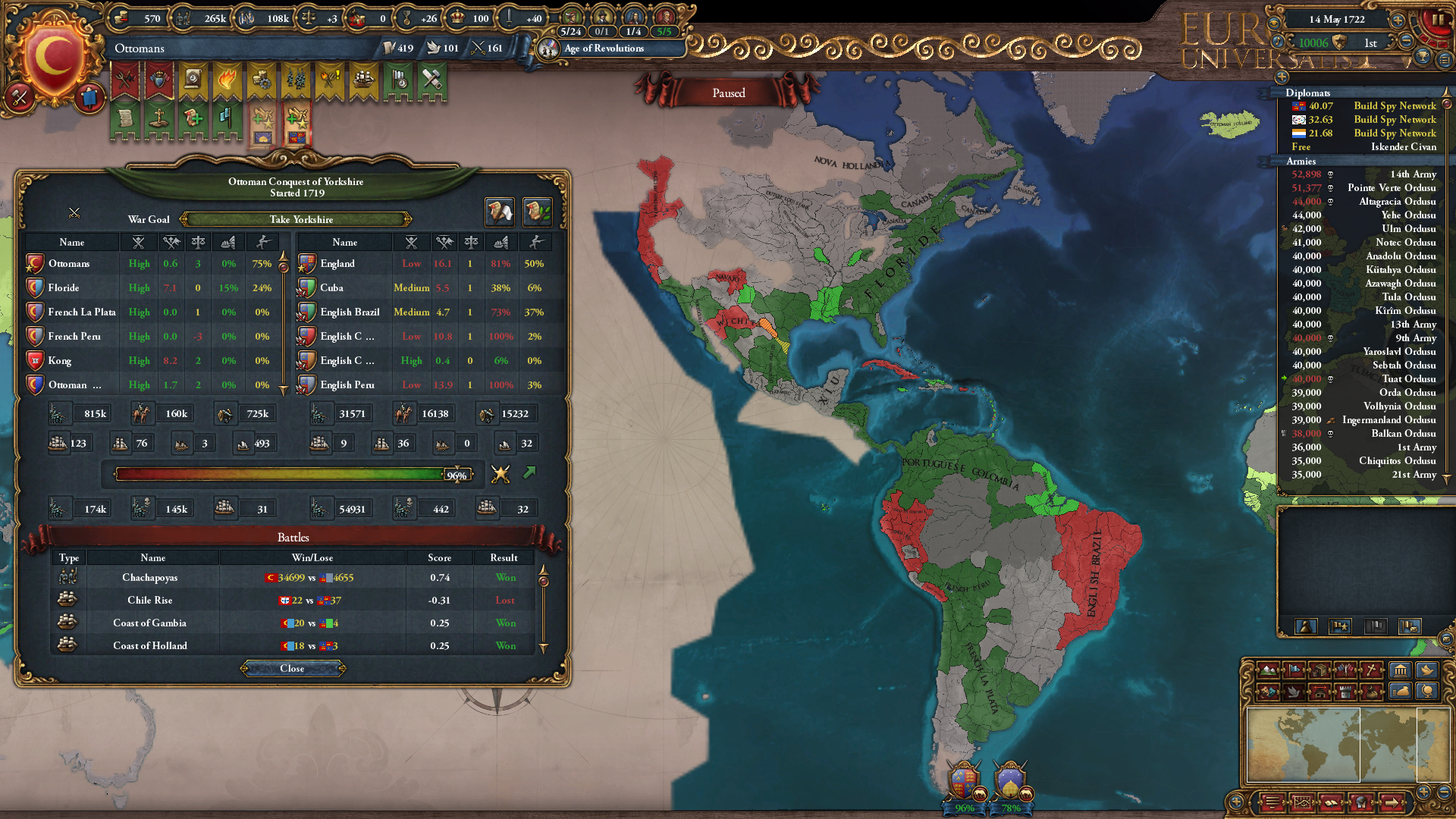Switch to the trade goods mapmode
Image resolution: width=1456 pixels, height=819 pixels.
coord(1320,670)
